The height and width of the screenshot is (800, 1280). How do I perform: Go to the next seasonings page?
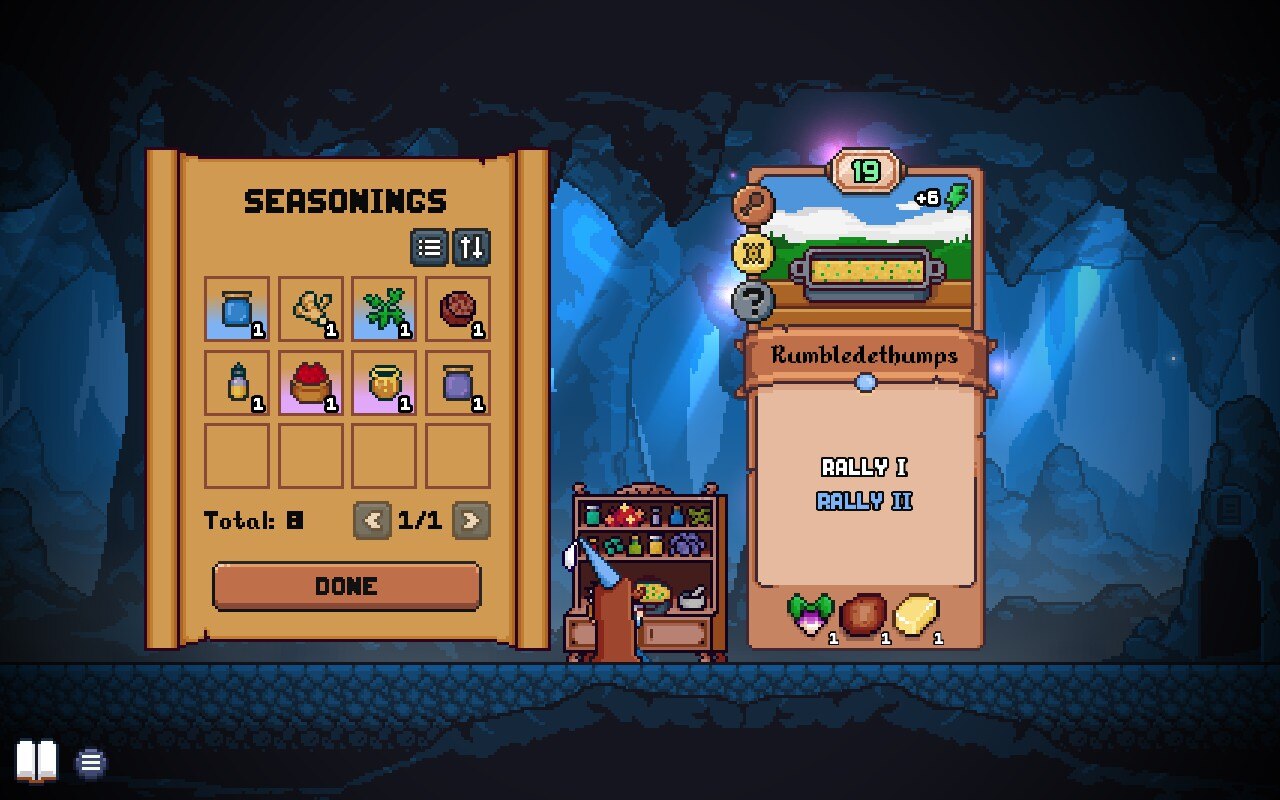click(x=471, y=520)
